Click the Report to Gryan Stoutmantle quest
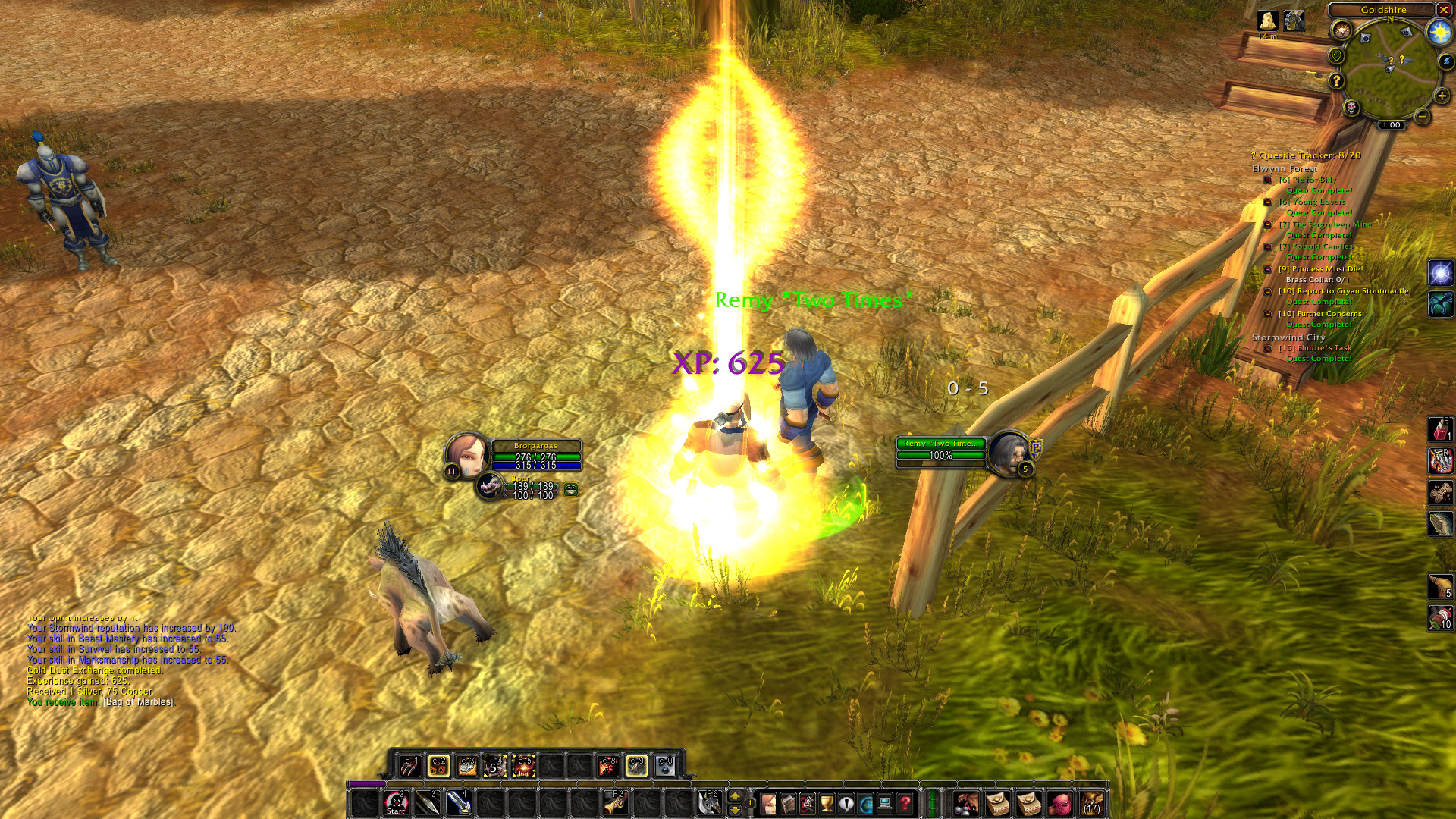 pyautogui.click(x=1342, y=291)
